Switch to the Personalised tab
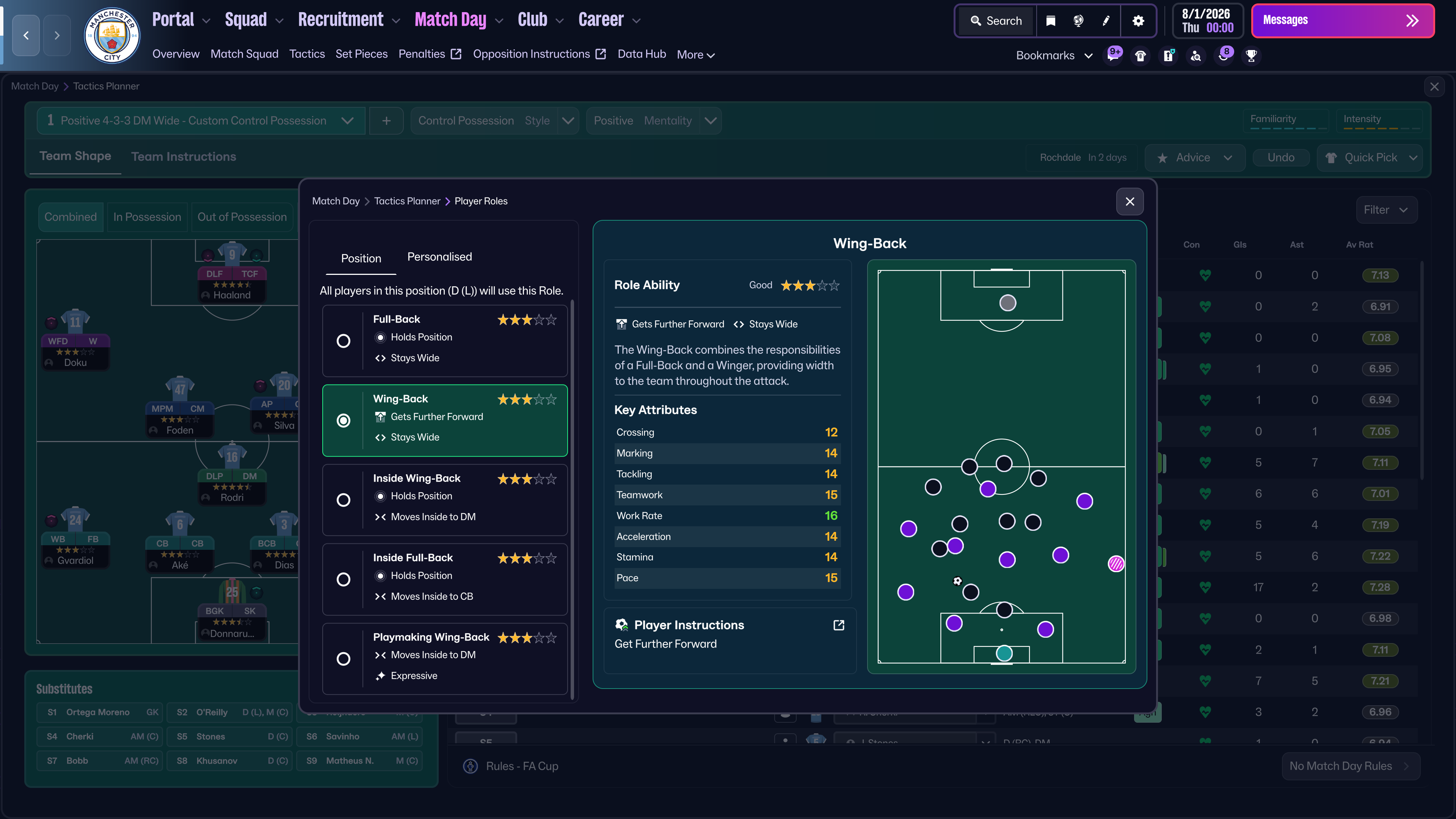1456x819 pixels. 439,257
